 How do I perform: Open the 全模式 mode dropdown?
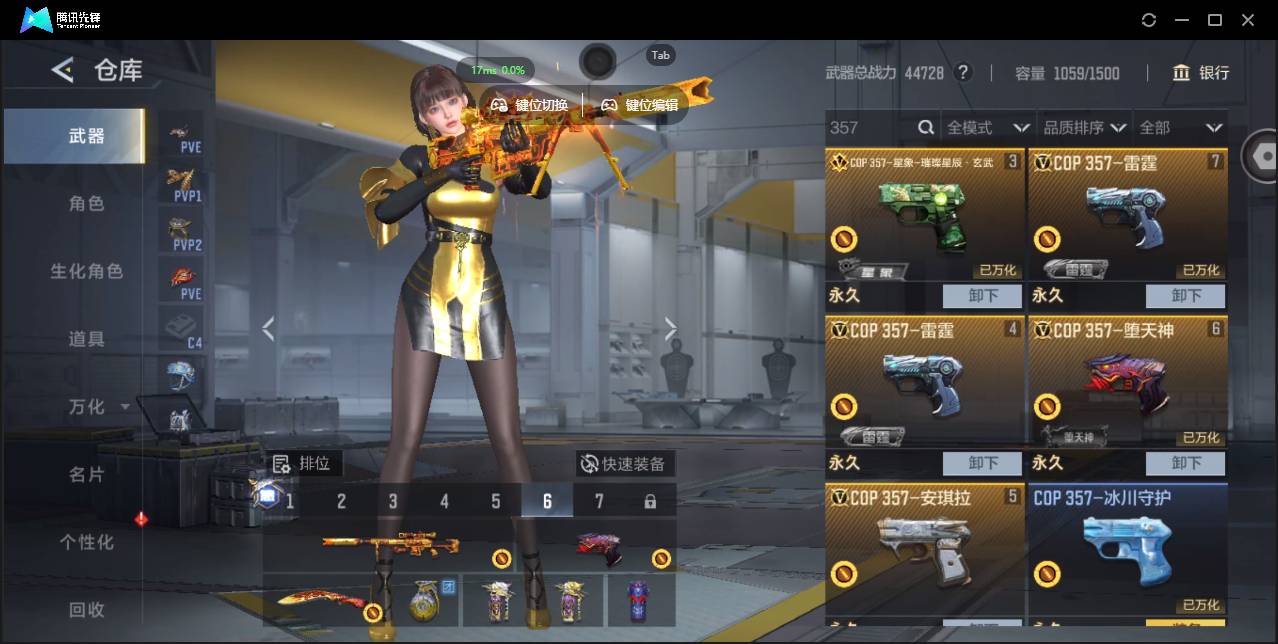click(988, 127)
